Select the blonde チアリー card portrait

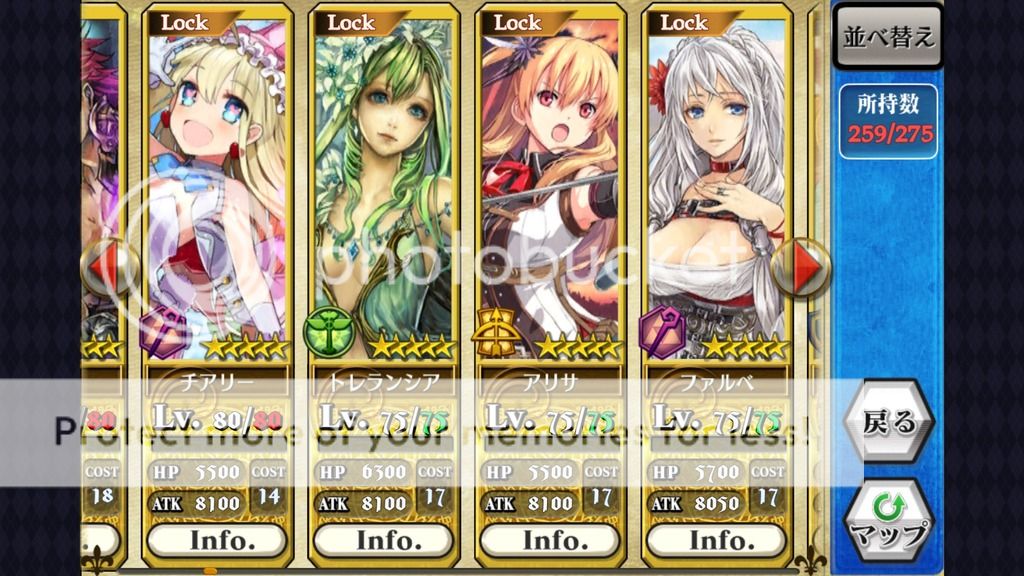coord(218,190)
